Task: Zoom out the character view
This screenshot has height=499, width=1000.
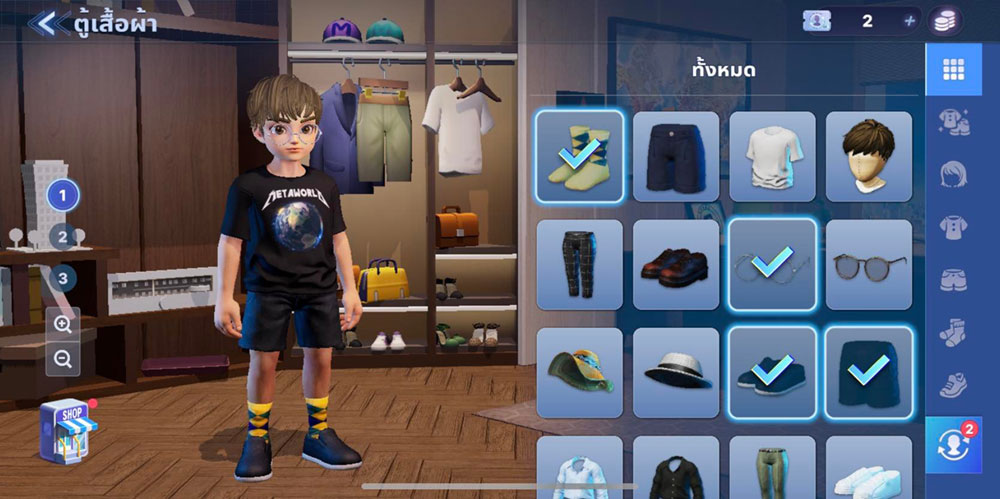Action: tap(63, 360)
